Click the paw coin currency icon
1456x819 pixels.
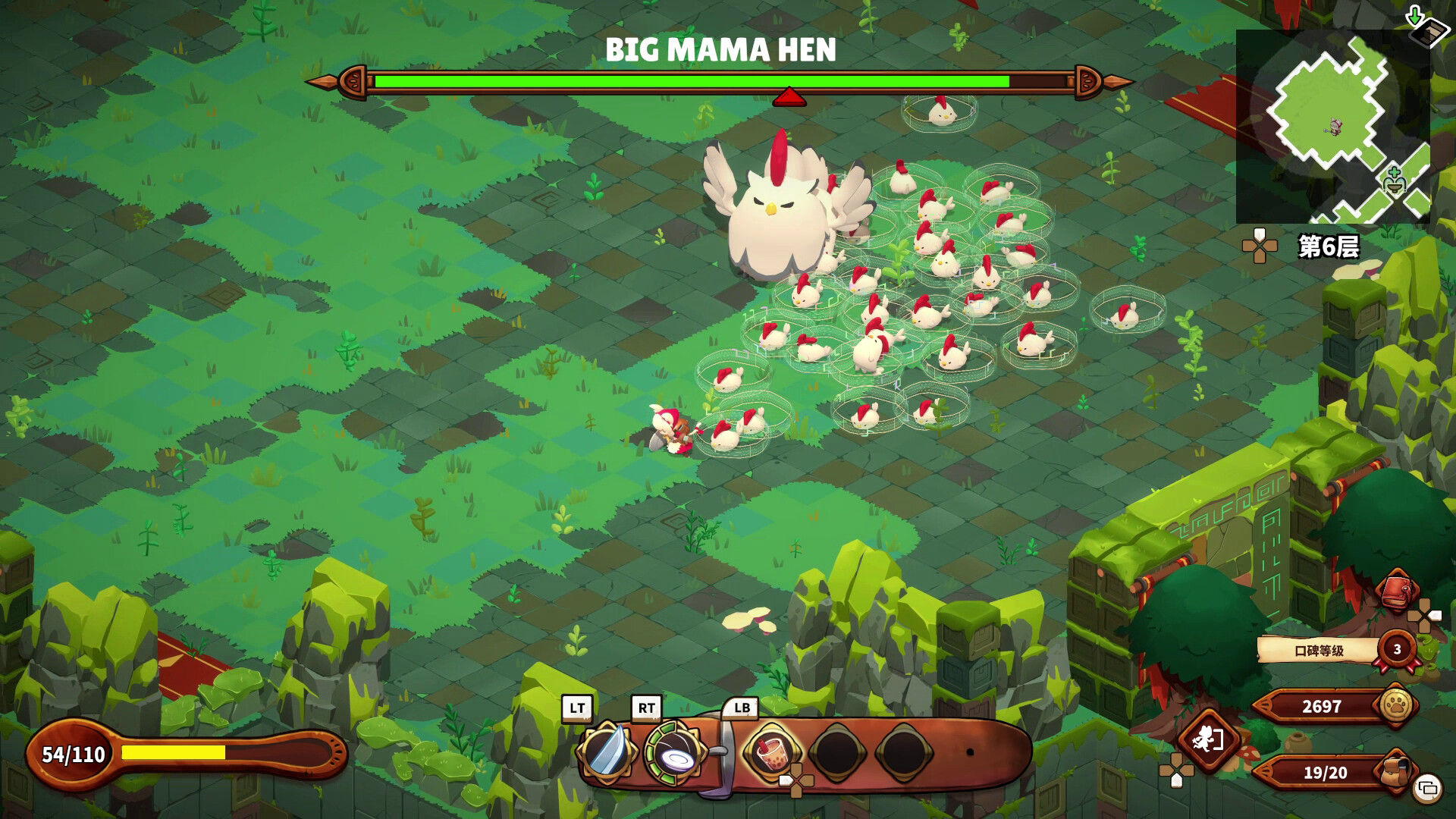[1396, 705]
